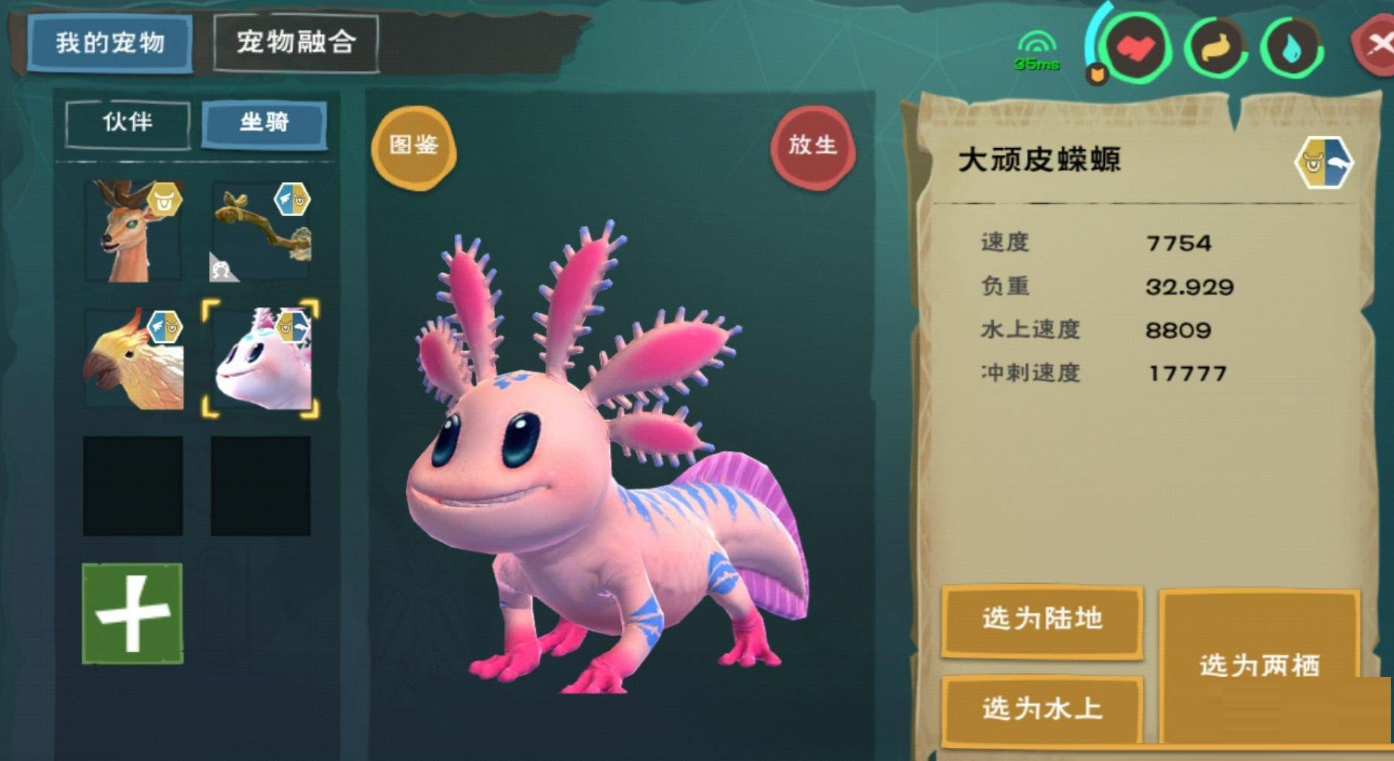Switch to the 我的宠物 tab
The image size is (1394, 761).
110,43
